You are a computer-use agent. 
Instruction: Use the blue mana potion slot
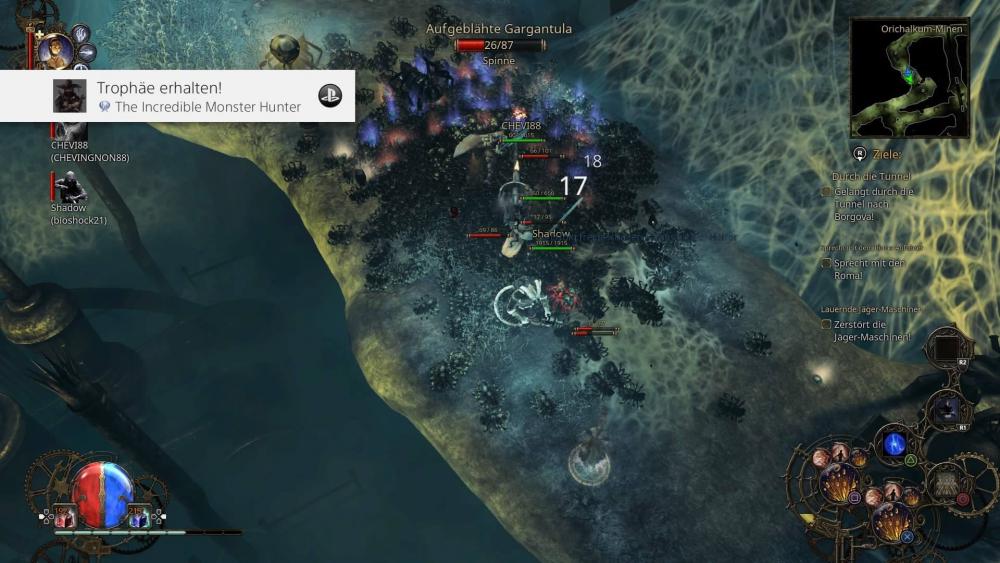[x=139, y=516]
